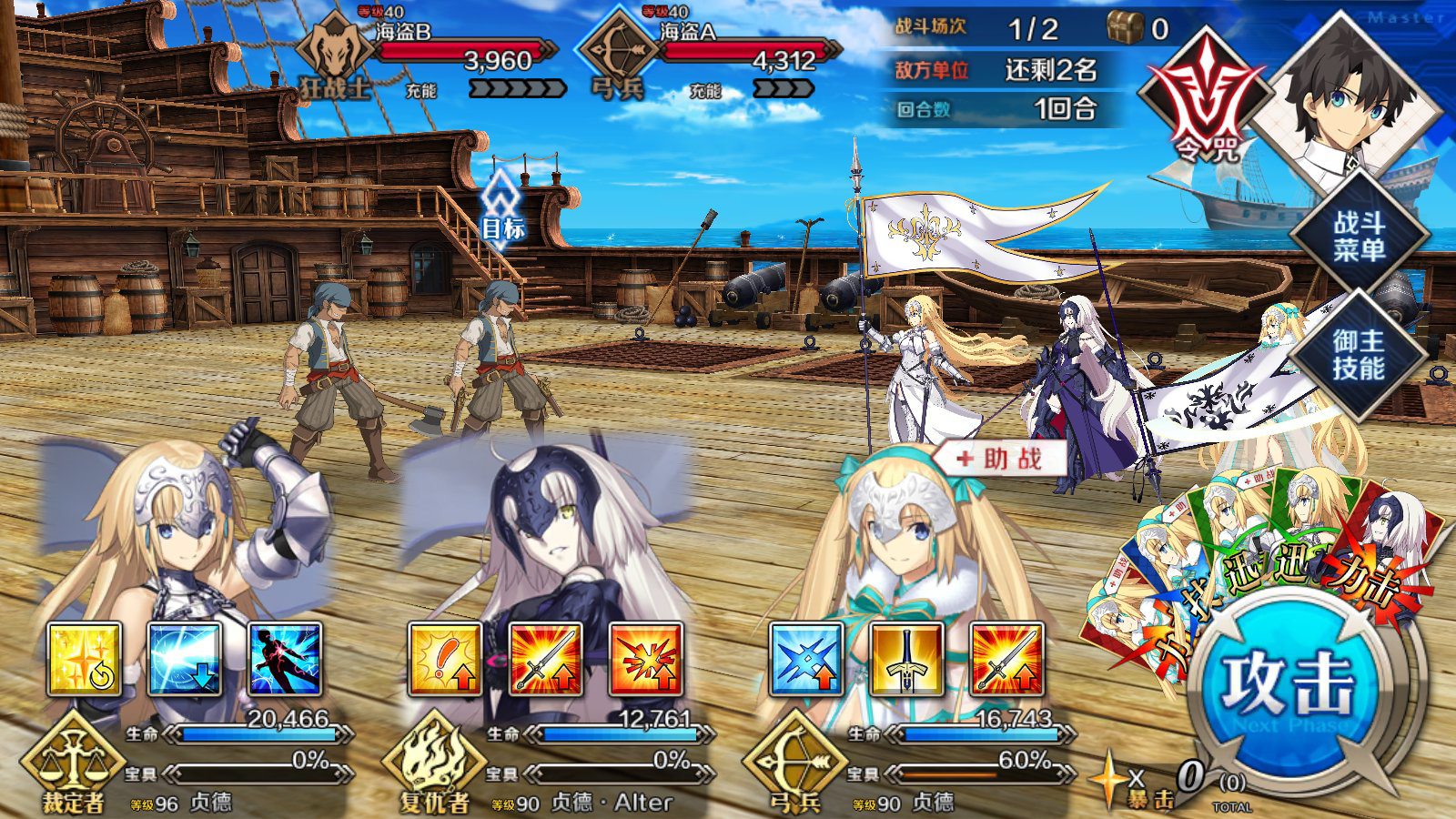Use the golden downward sword skill
This screenshot has height=819, width=1456.
point(906,659)
